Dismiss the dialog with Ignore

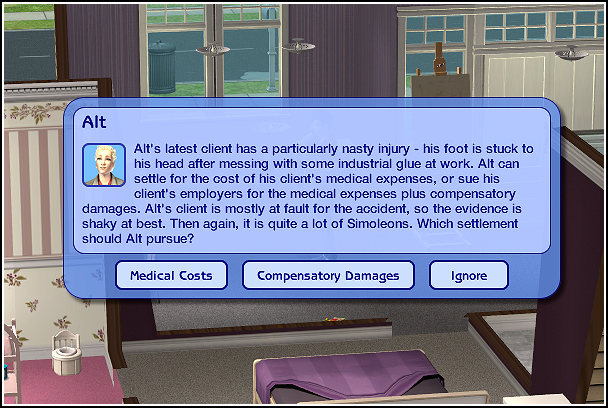[468, 275]
